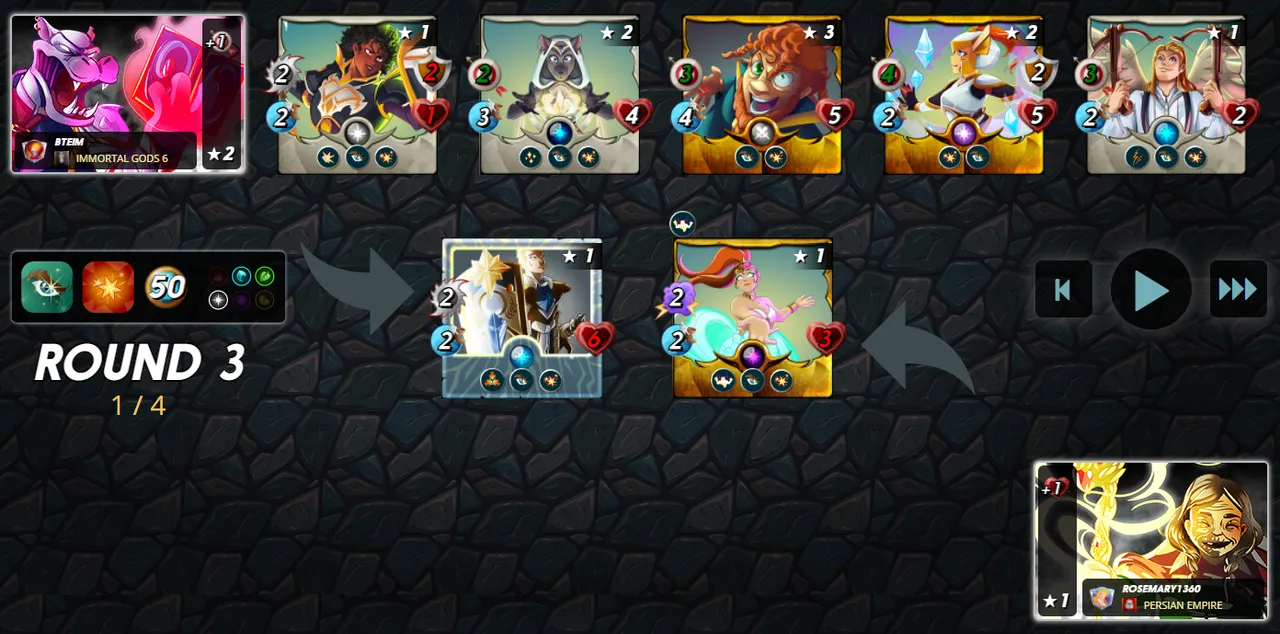
Task: Play the battle replay
Action: coord(1151,289)
